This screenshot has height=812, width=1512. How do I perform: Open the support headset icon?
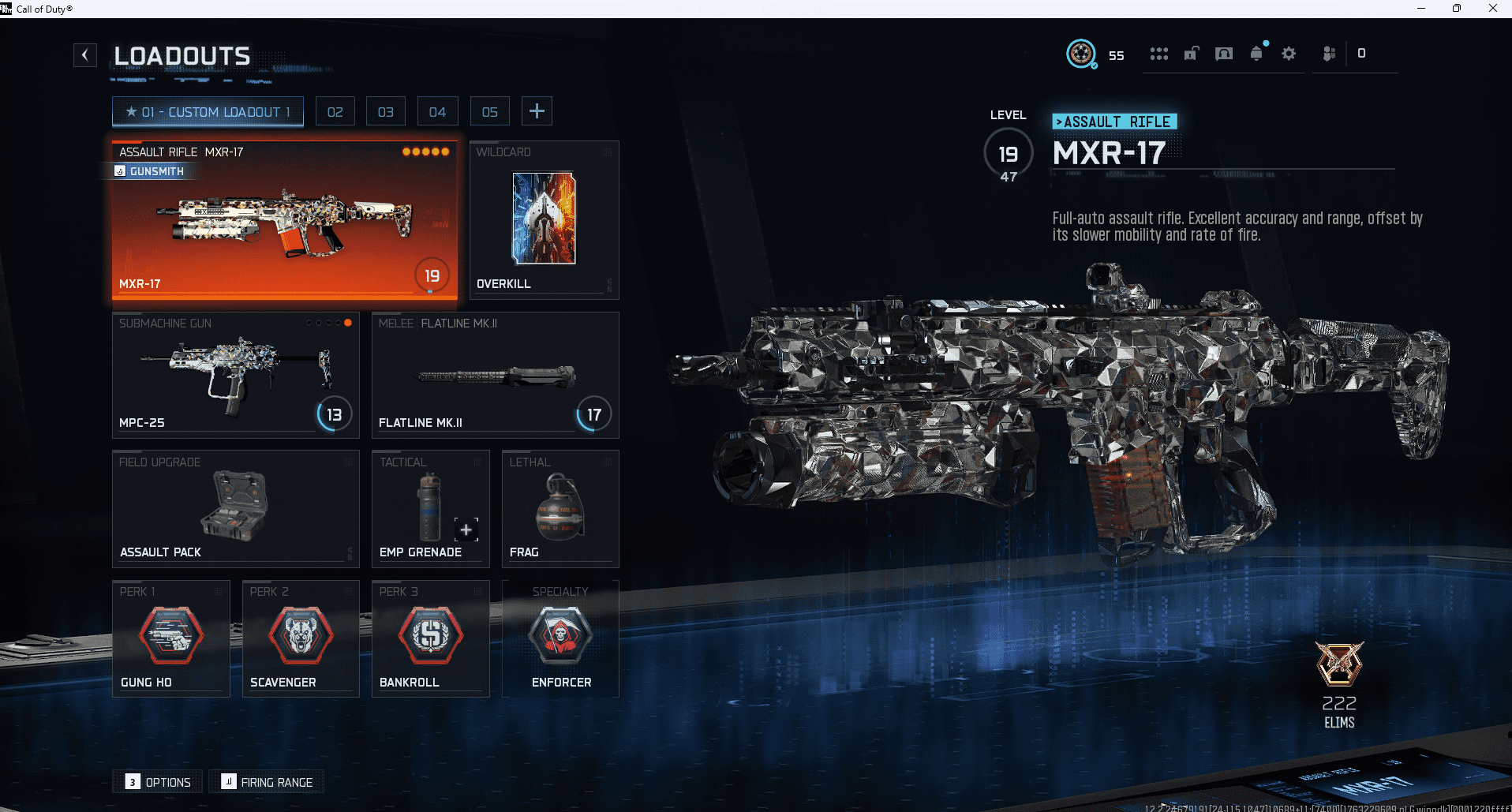(x=1223, y=54)
